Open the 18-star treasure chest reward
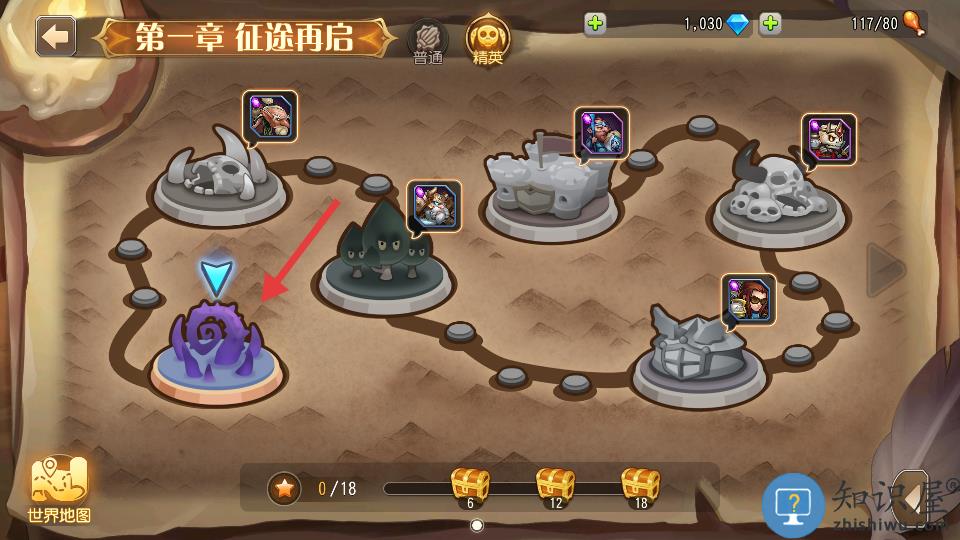 click(x=640, y=486)
